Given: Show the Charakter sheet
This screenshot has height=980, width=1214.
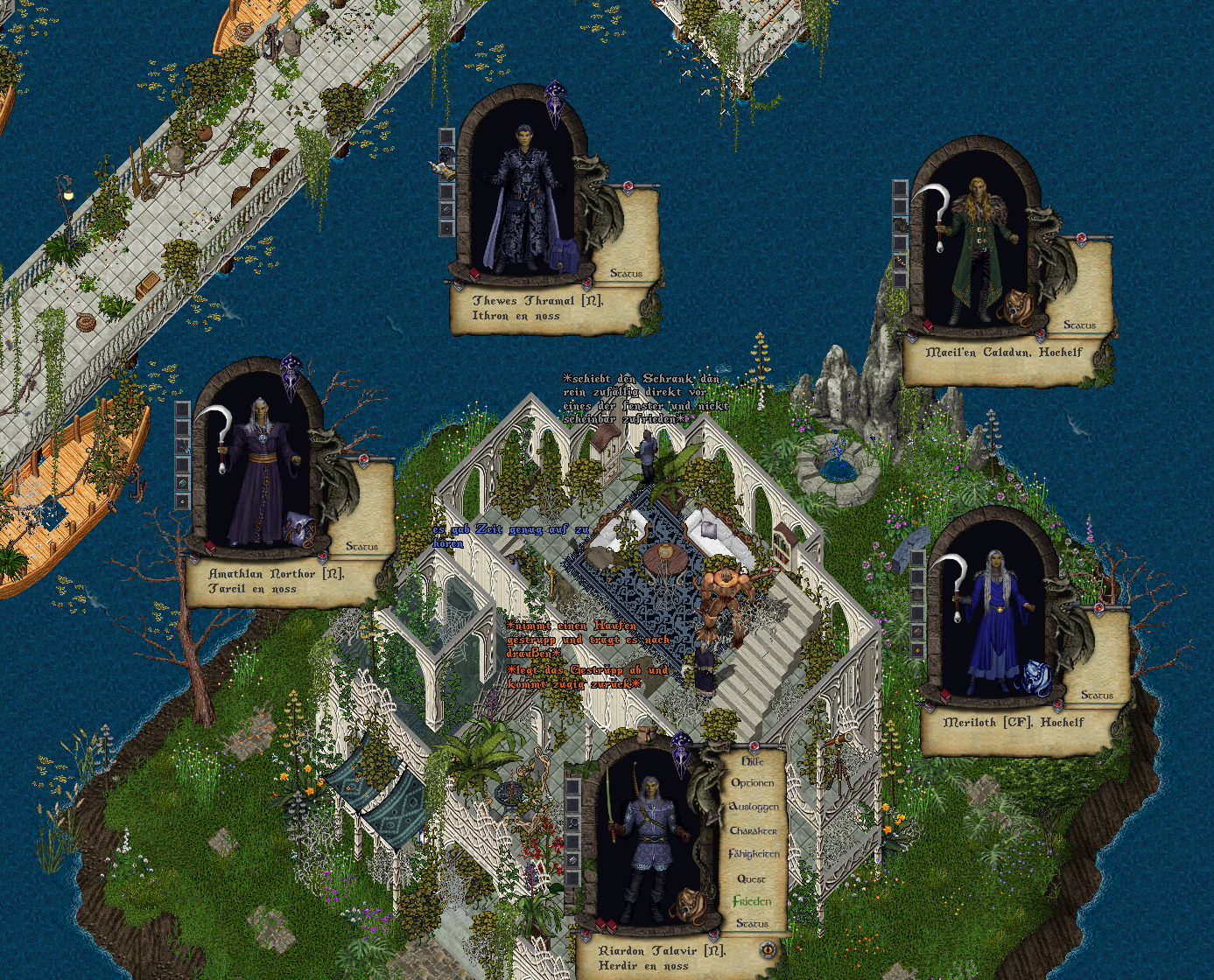Looking at the screenshot, I should [753, 830].
